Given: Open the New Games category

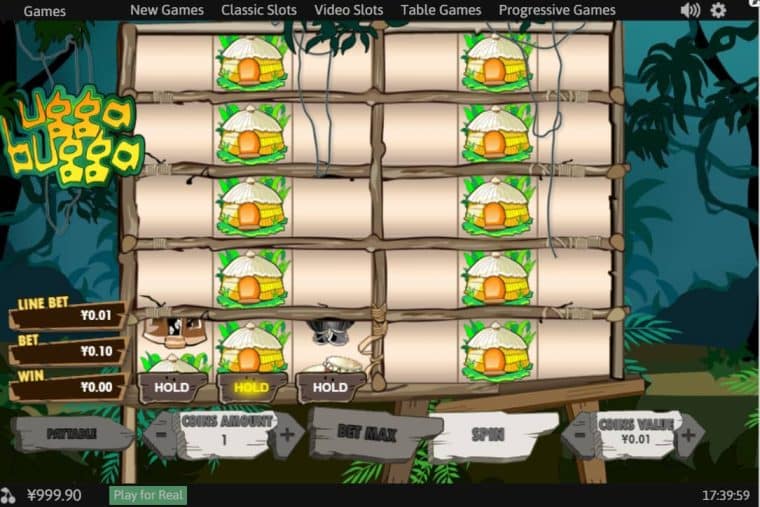Looking at the screenshot, I should click(x=167, y=10).
